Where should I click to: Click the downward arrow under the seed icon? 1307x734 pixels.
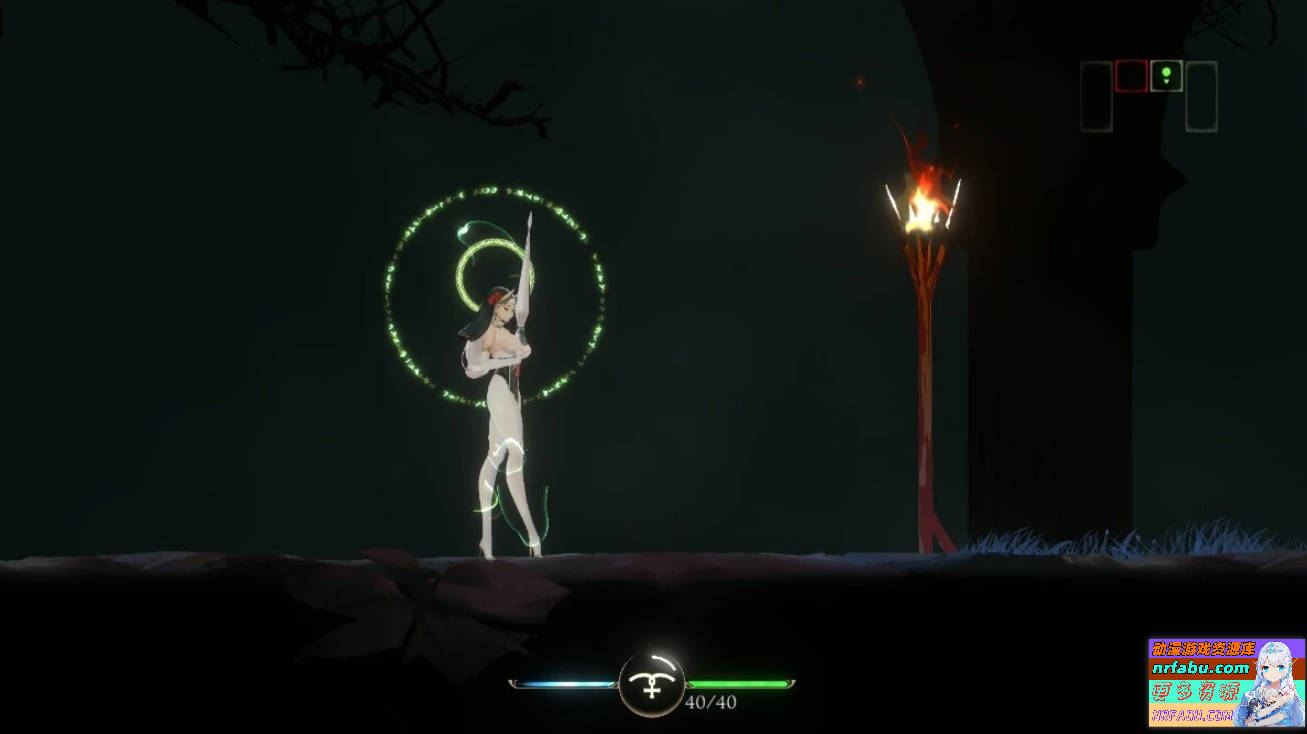[x=1167, y=82]
